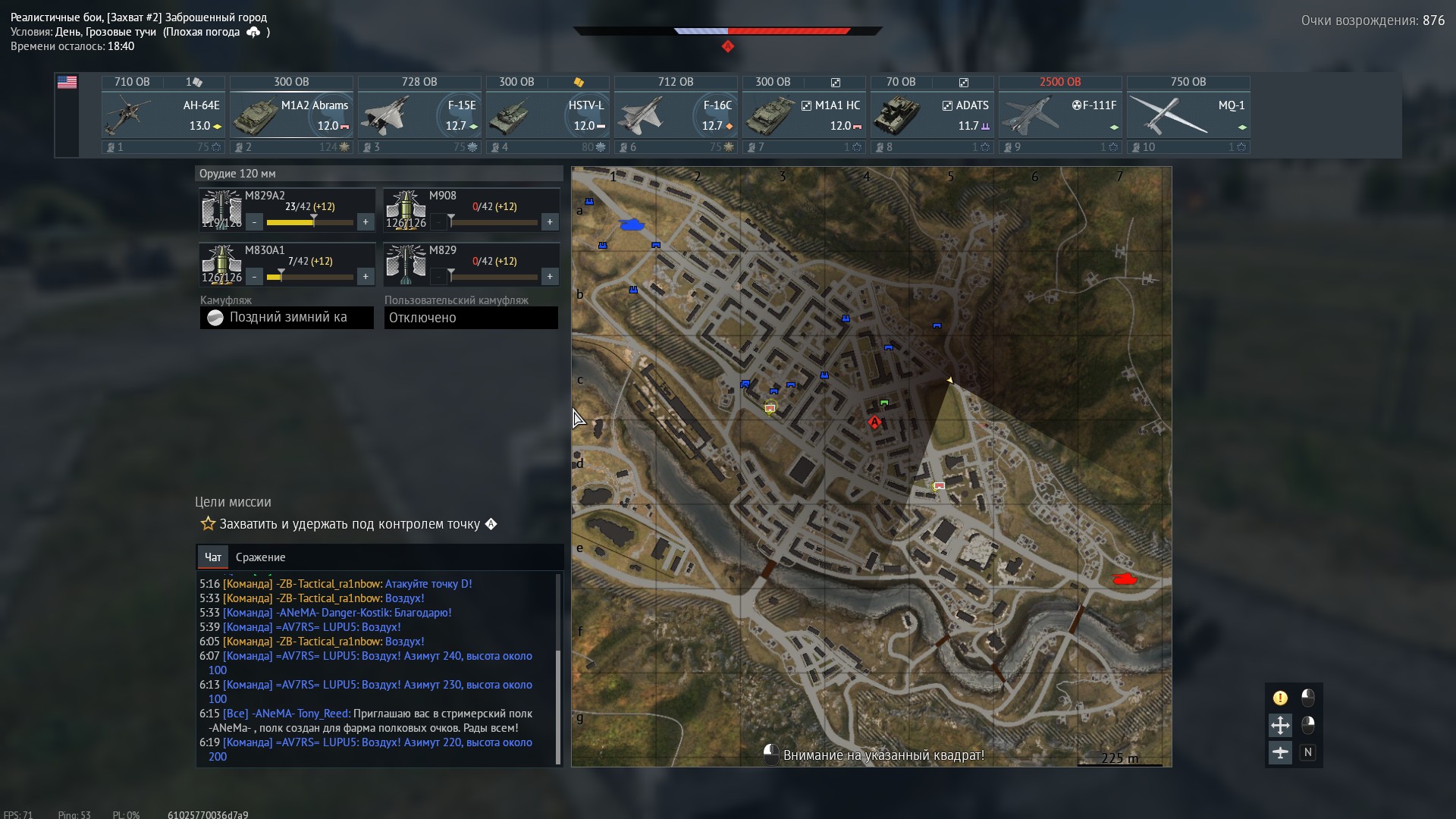Image resolution: width=1456 pixels, height=819 pixels.
Task: Choose the M1A2 Abrams tank
Action: click(x=291, y=115)
